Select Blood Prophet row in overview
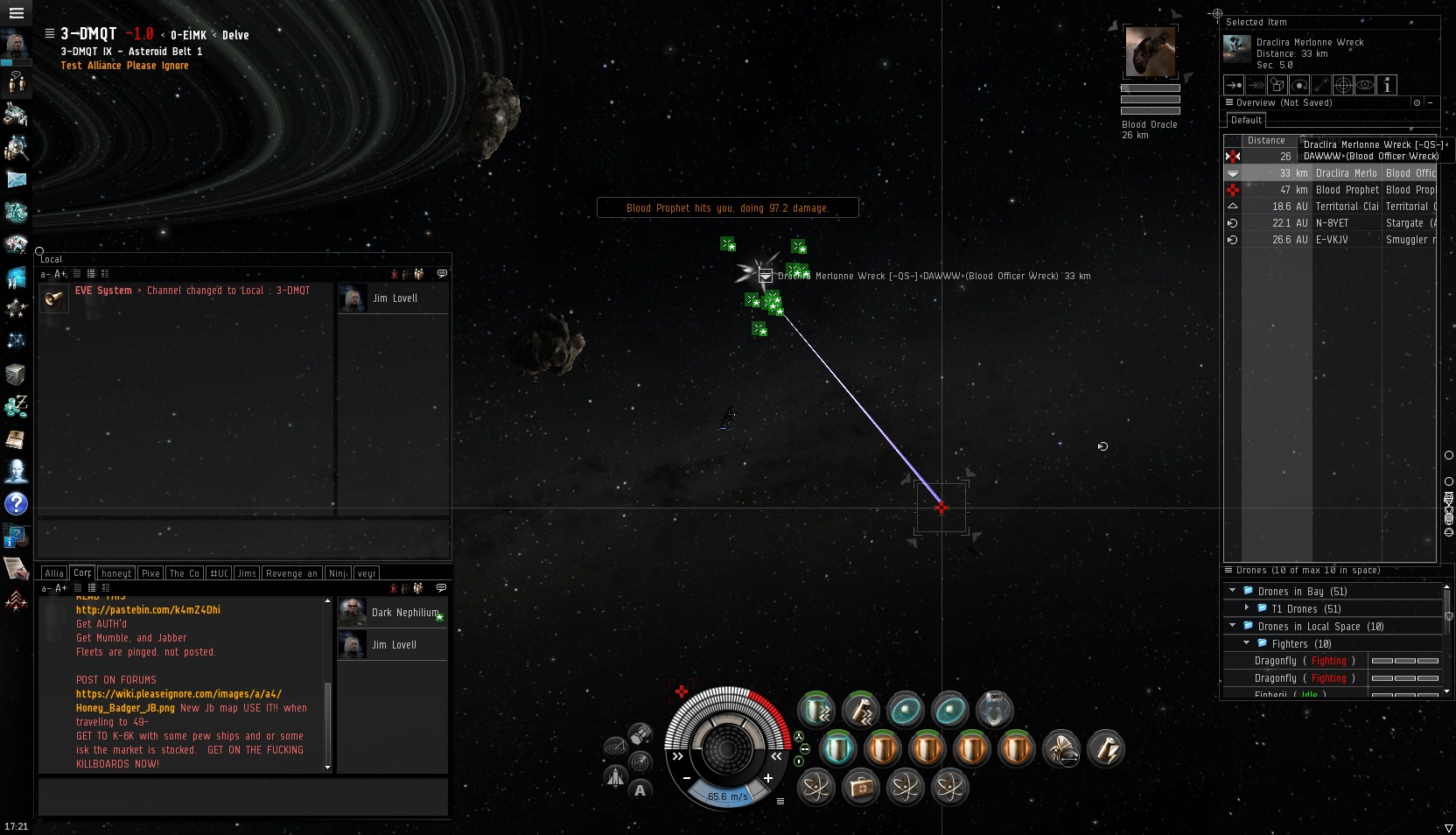Screen dimensions: 1456x835 [1339, 190]
